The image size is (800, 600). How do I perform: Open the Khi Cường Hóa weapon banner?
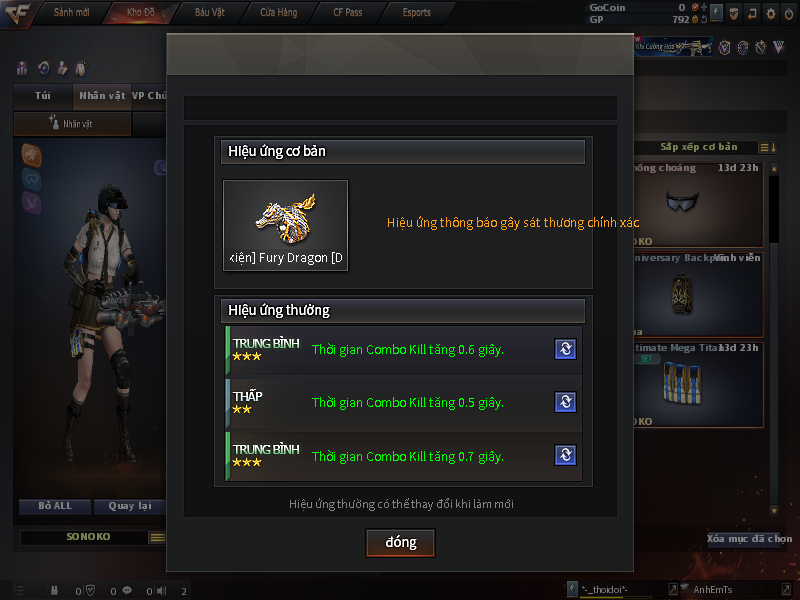coord(673,46)
